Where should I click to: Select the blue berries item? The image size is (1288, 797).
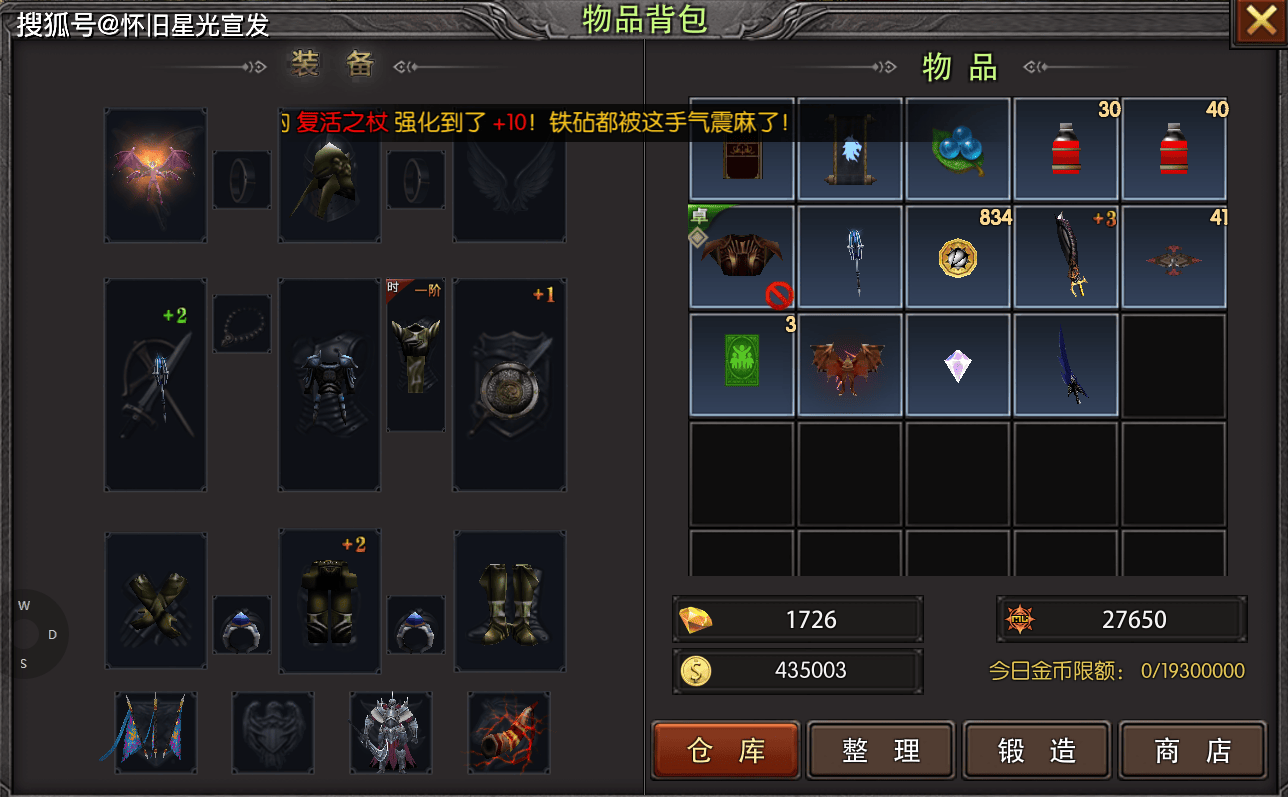(958, 150)
